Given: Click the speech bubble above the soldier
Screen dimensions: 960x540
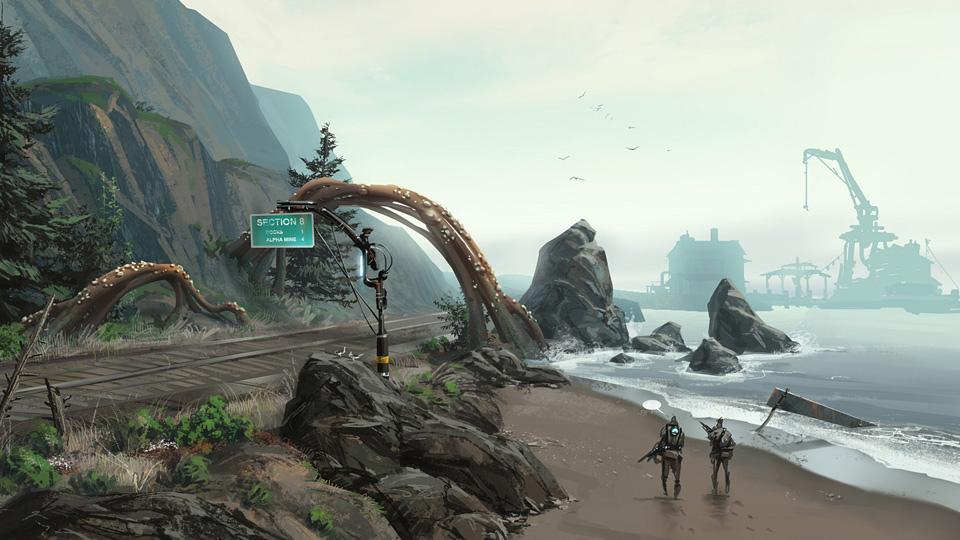Looking at the screenshot, I should (x=653, y=405).
